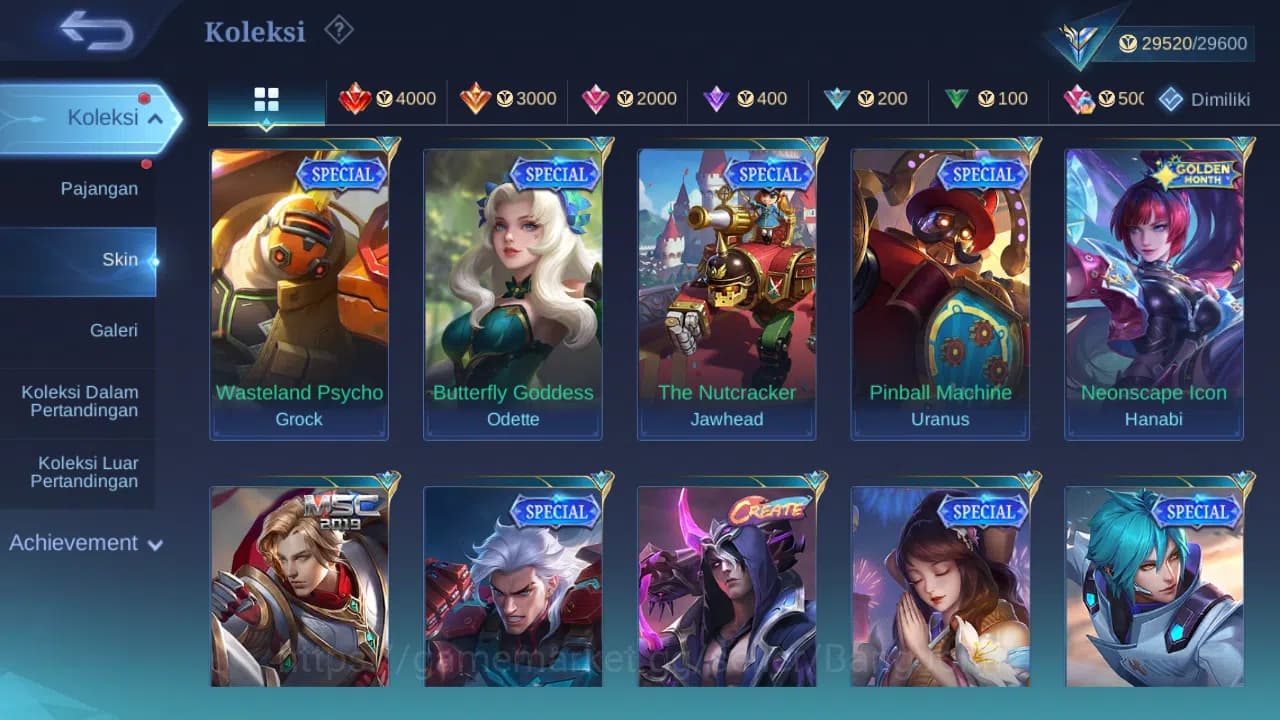
Task: Select the 100-point green badge filter
Action: (988, 99)
